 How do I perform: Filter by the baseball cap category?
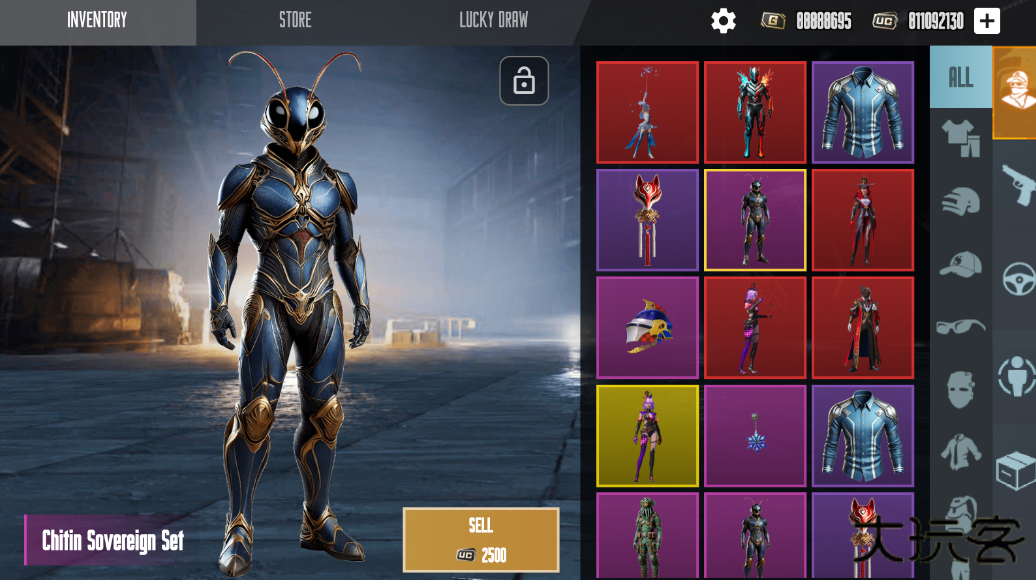960,264
